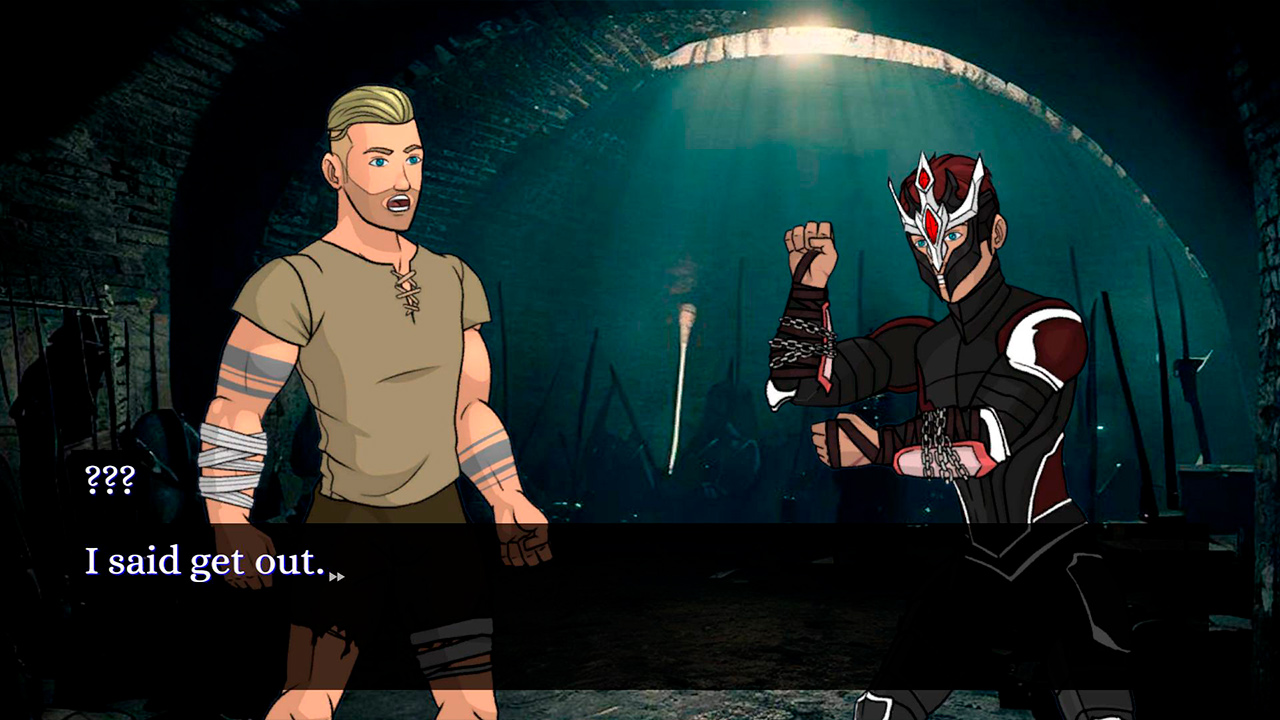Click the double-arrow continue indicator
The height and width of the screenshot is (720, 1280).
click(337, 577)
